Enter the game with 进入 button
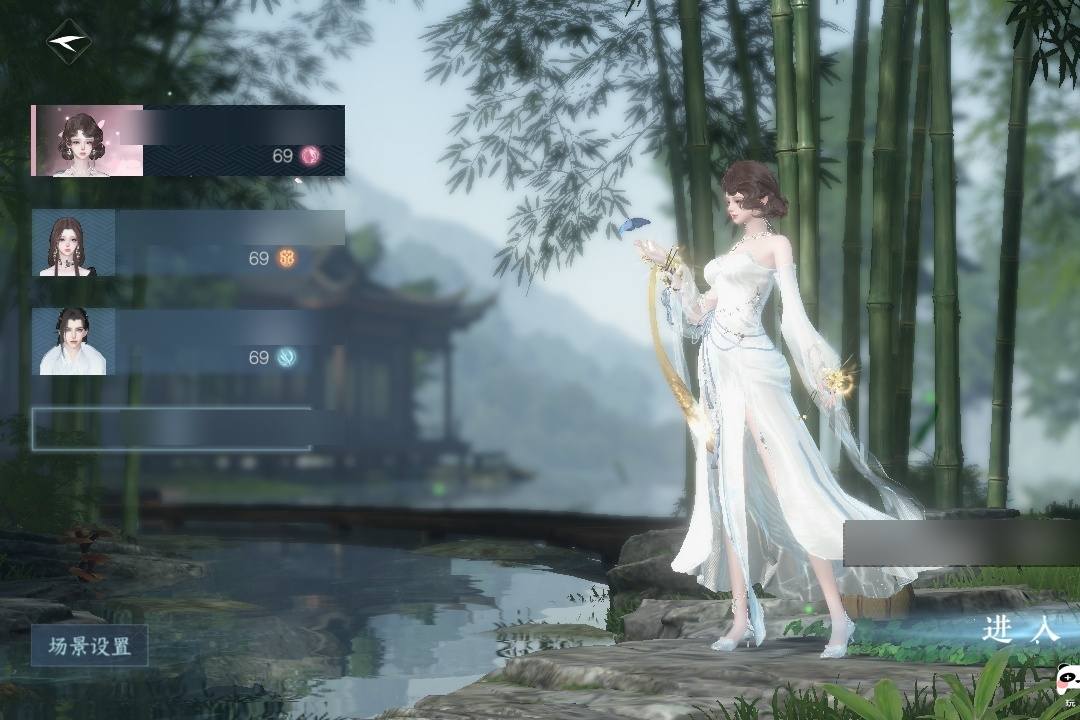 click(1018, 629)
